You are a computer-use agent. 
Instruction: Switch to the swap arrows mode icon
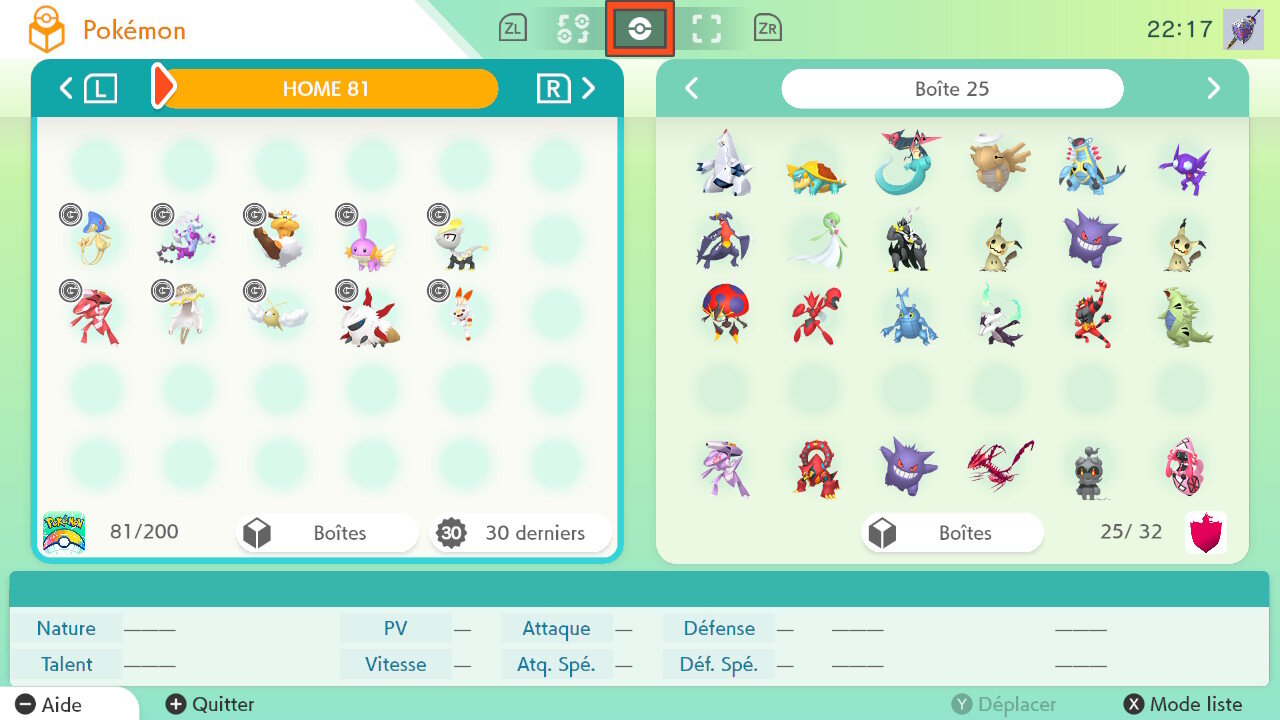click(573, 29)
